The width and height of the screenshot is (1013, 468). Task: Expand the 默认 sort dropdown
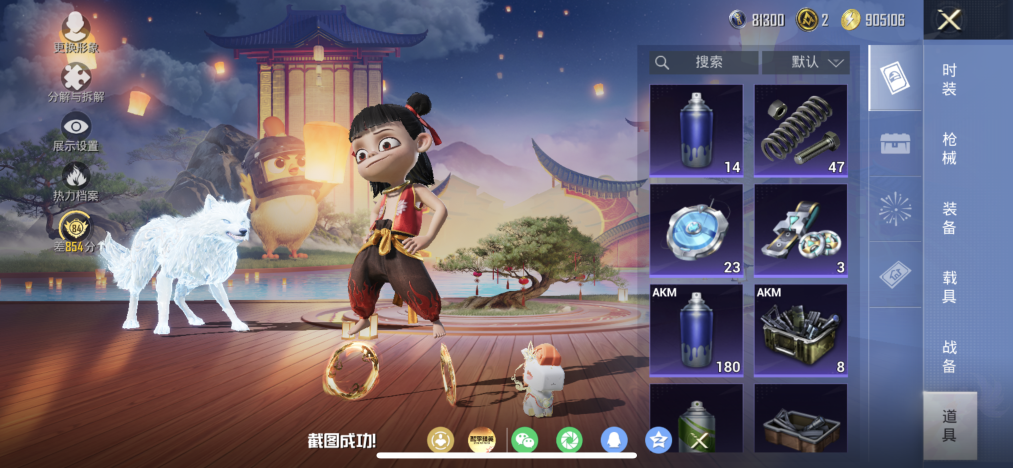pyautogui.click(x=806, y=62)
